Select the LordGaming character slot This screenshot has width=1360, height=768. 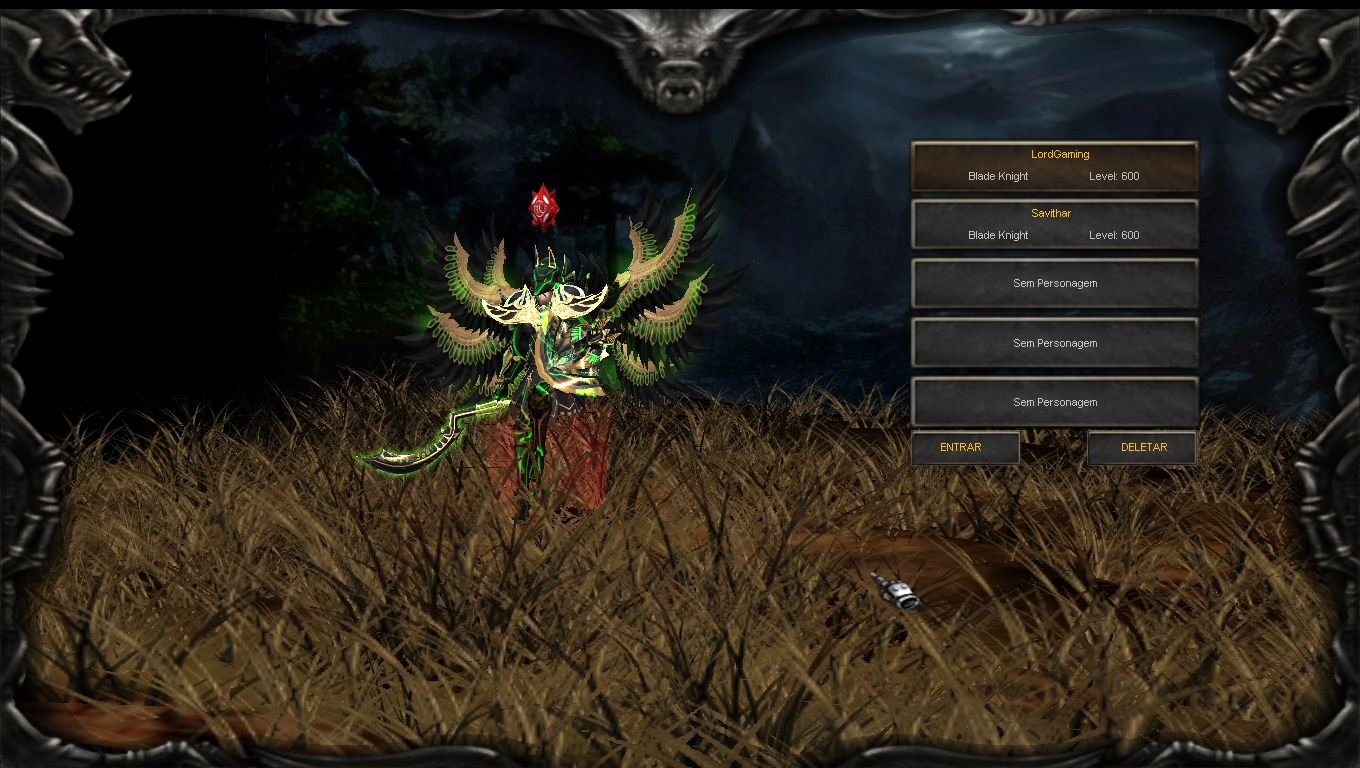point(1054,166)
